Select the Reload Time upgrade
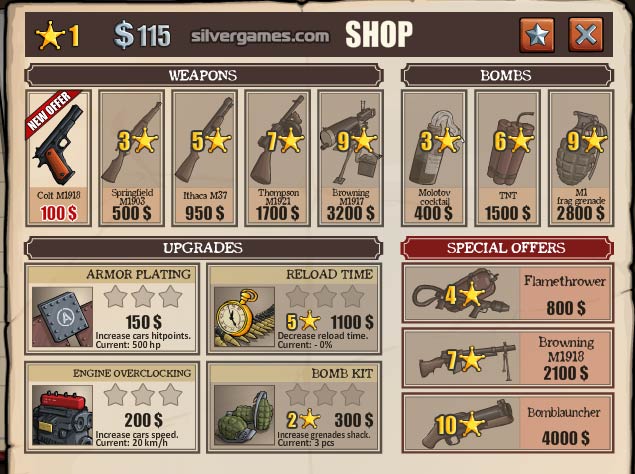Image resolution: width=635 pixels, height=474 pixels. click(x=295, y=308)
